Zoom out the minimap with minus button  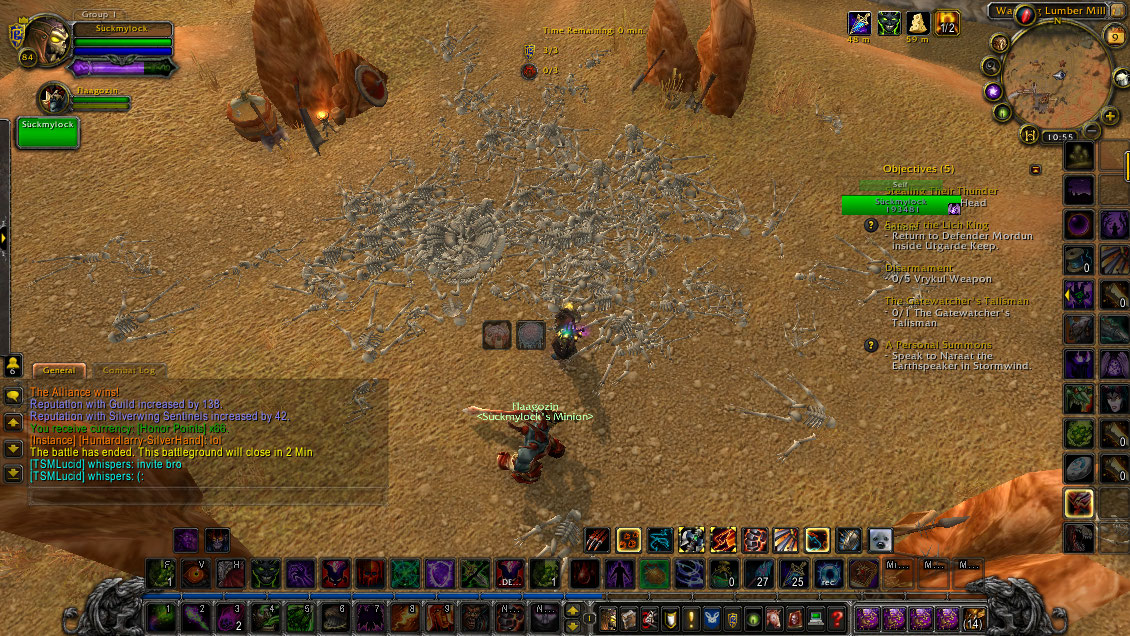coord(1093,130)
